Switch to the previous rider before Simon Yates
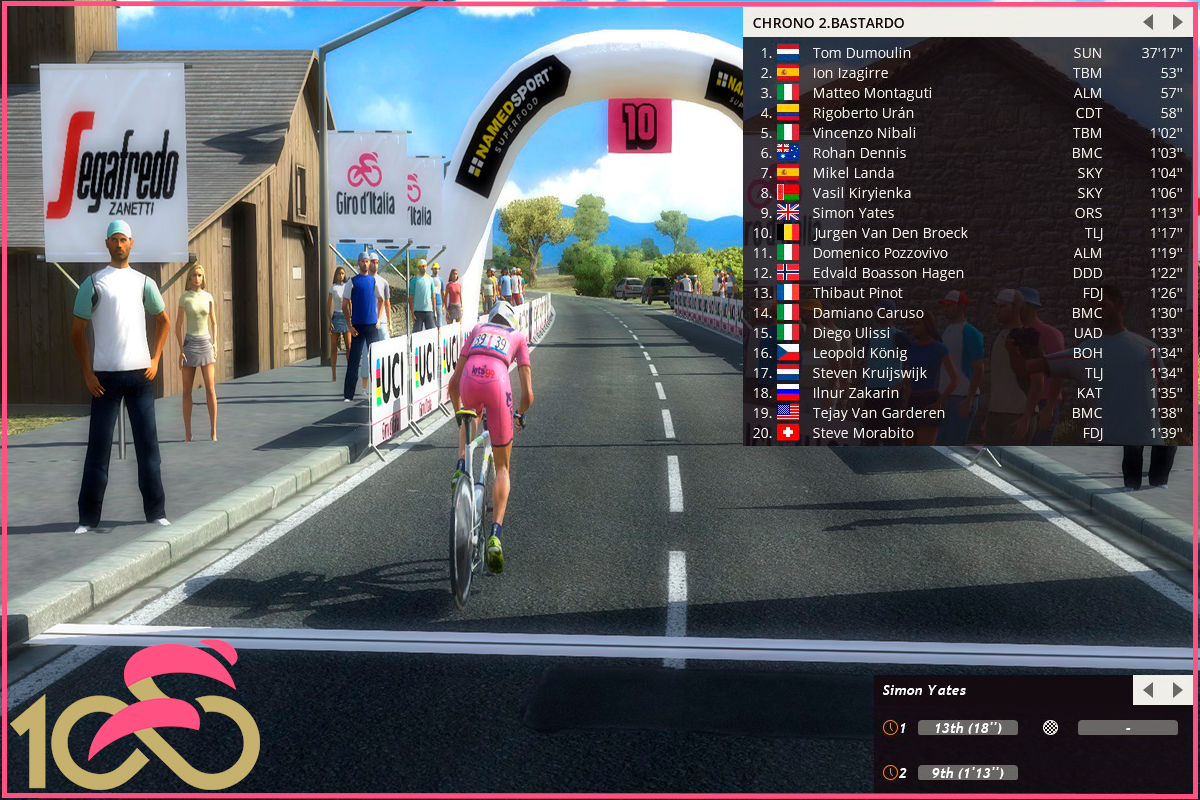Image resolution: width=1200 pixels, height=800 pixels. click(x=1148, y=690)
